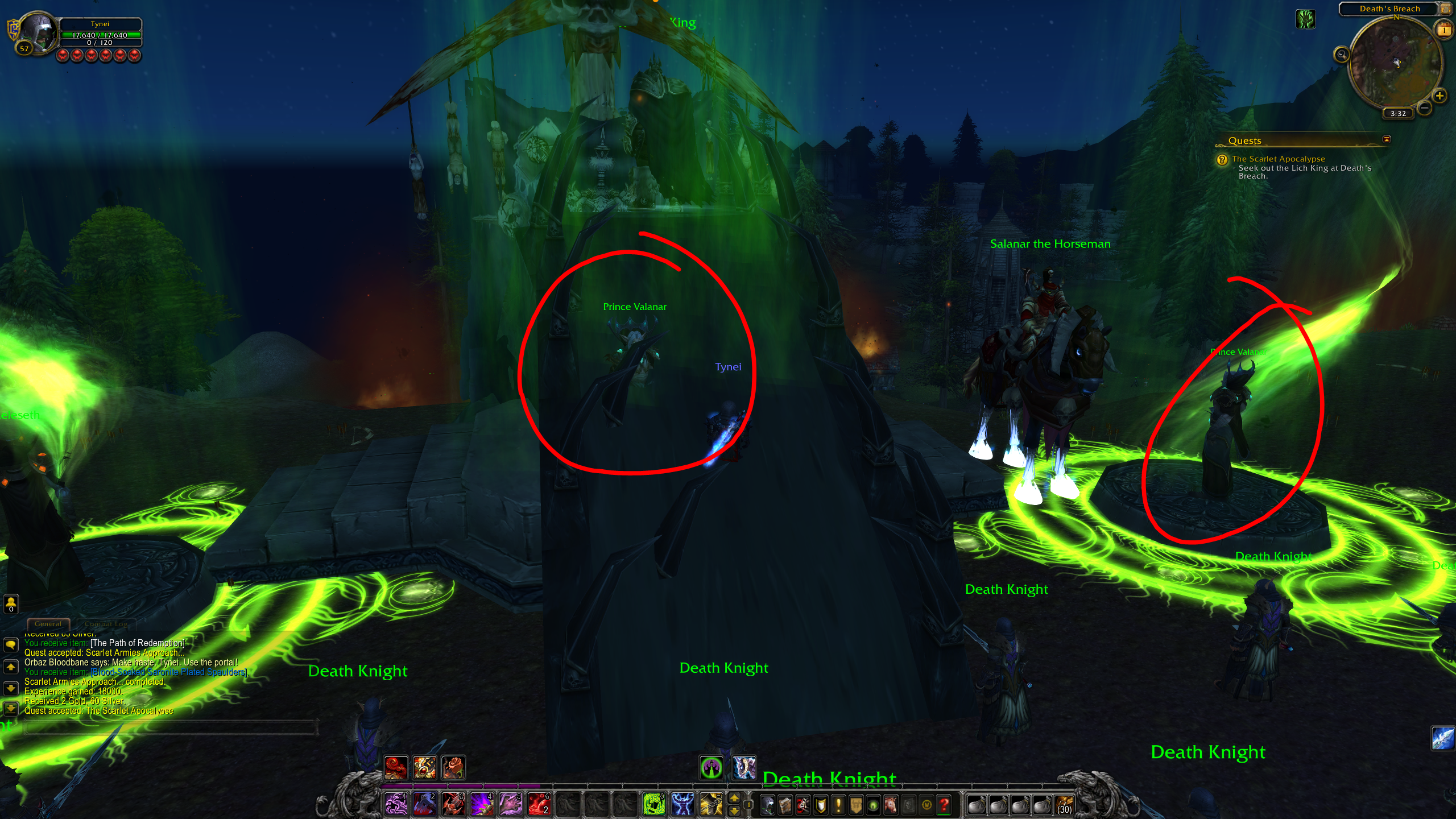Select the General chat tab

(x=48, y=624)
